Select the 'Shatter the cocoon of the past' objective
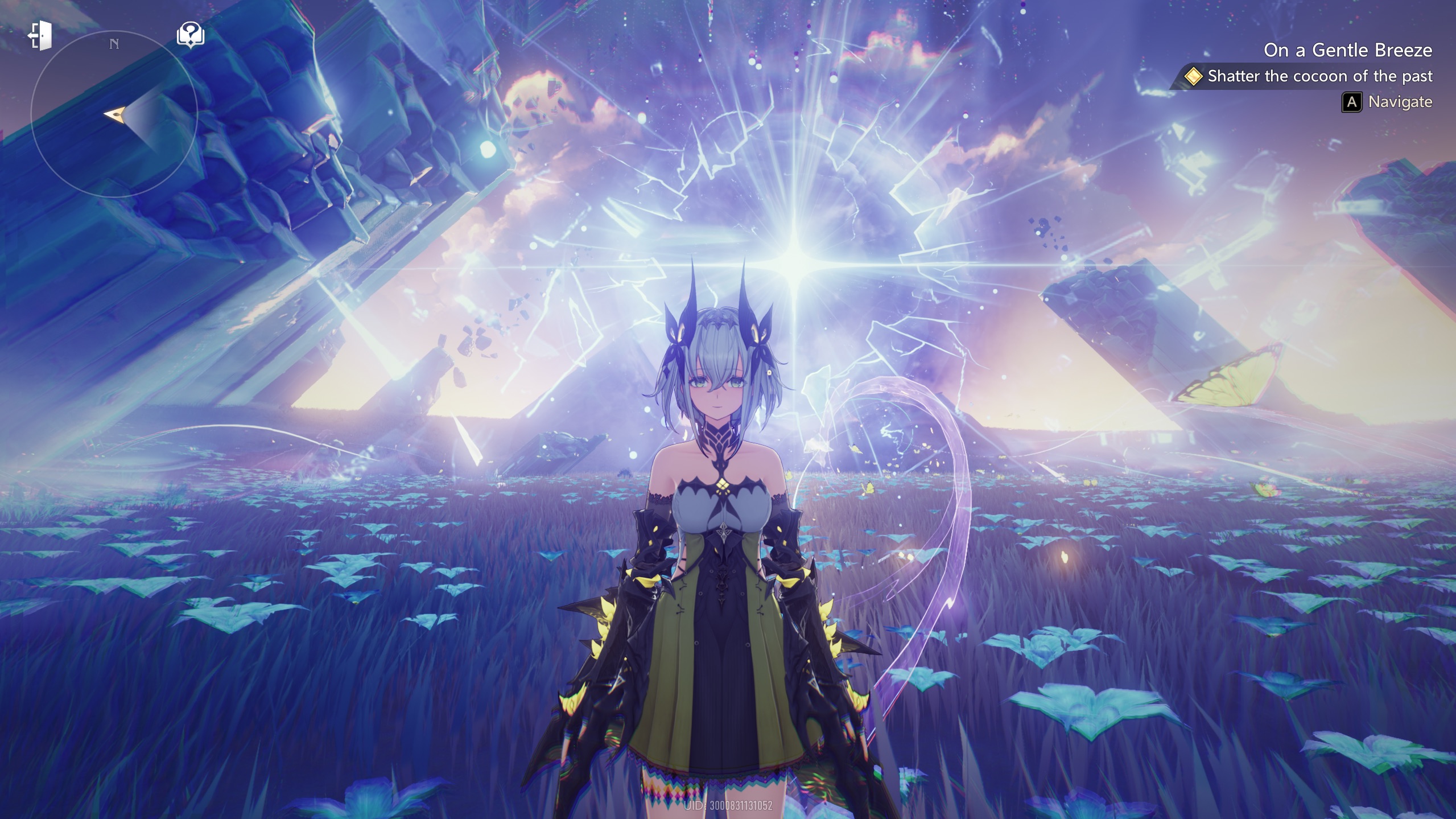 [1319, 76]
